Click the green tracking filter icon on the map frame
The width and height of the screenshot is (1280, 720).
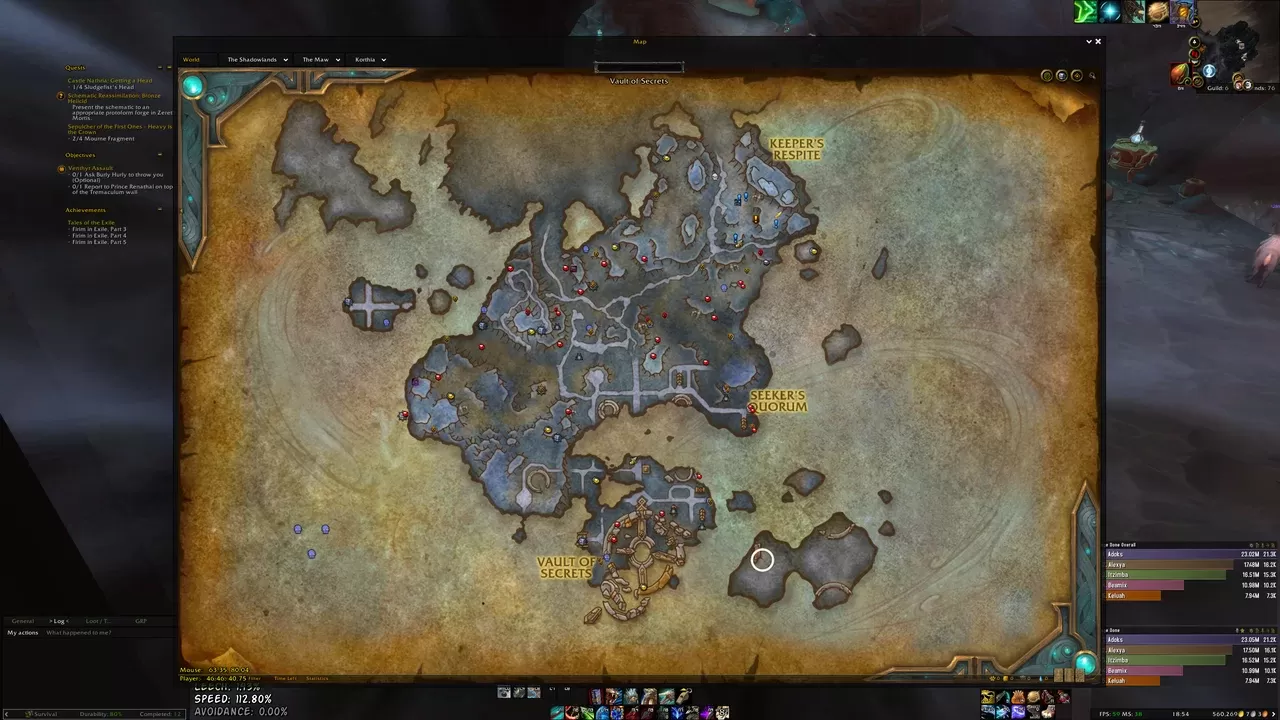1047,75
